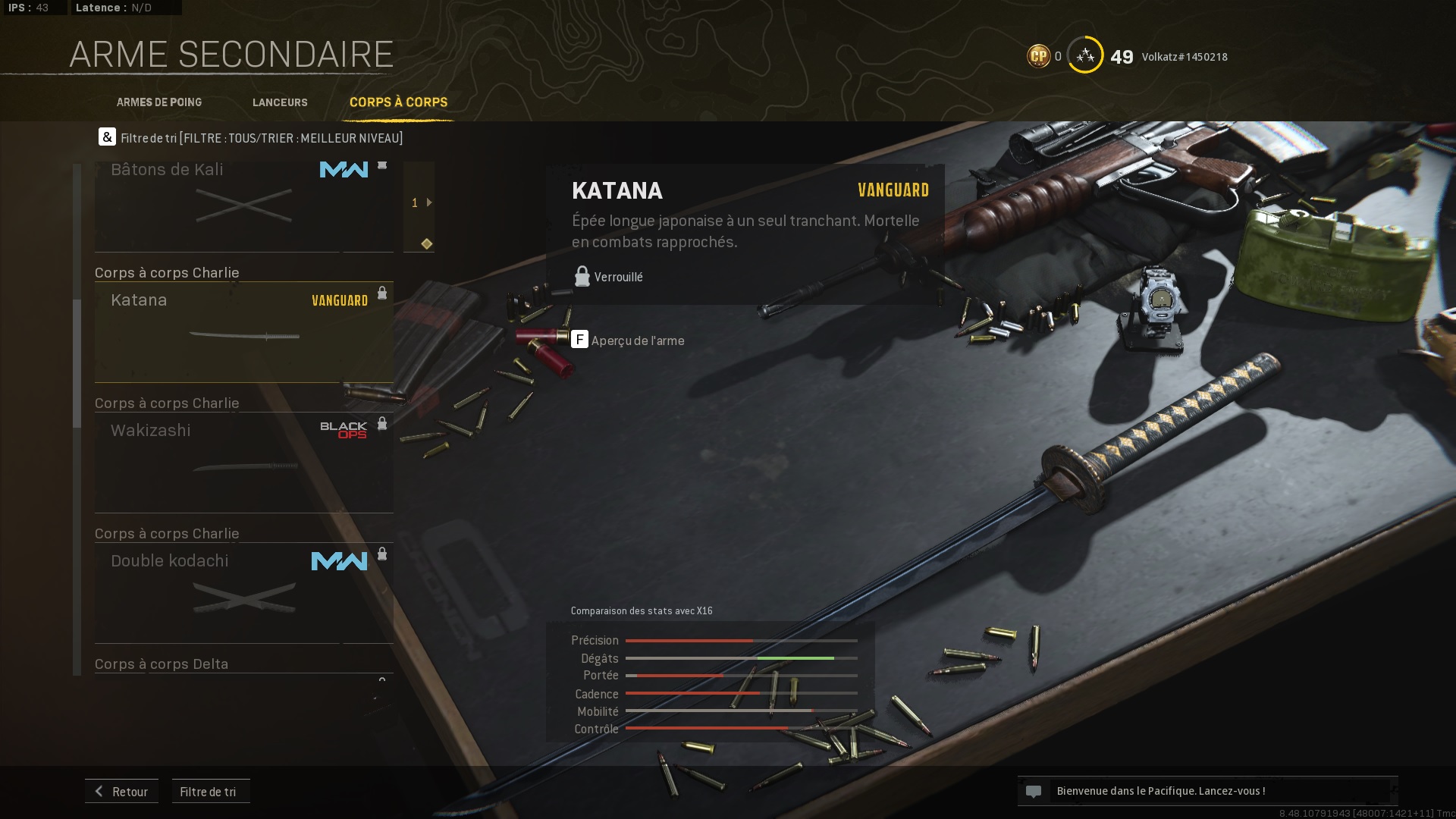The height and width of the screenshot is (819, 1456).
Task: Click the MW logo on Double kodachi
Action: point(340,561)
